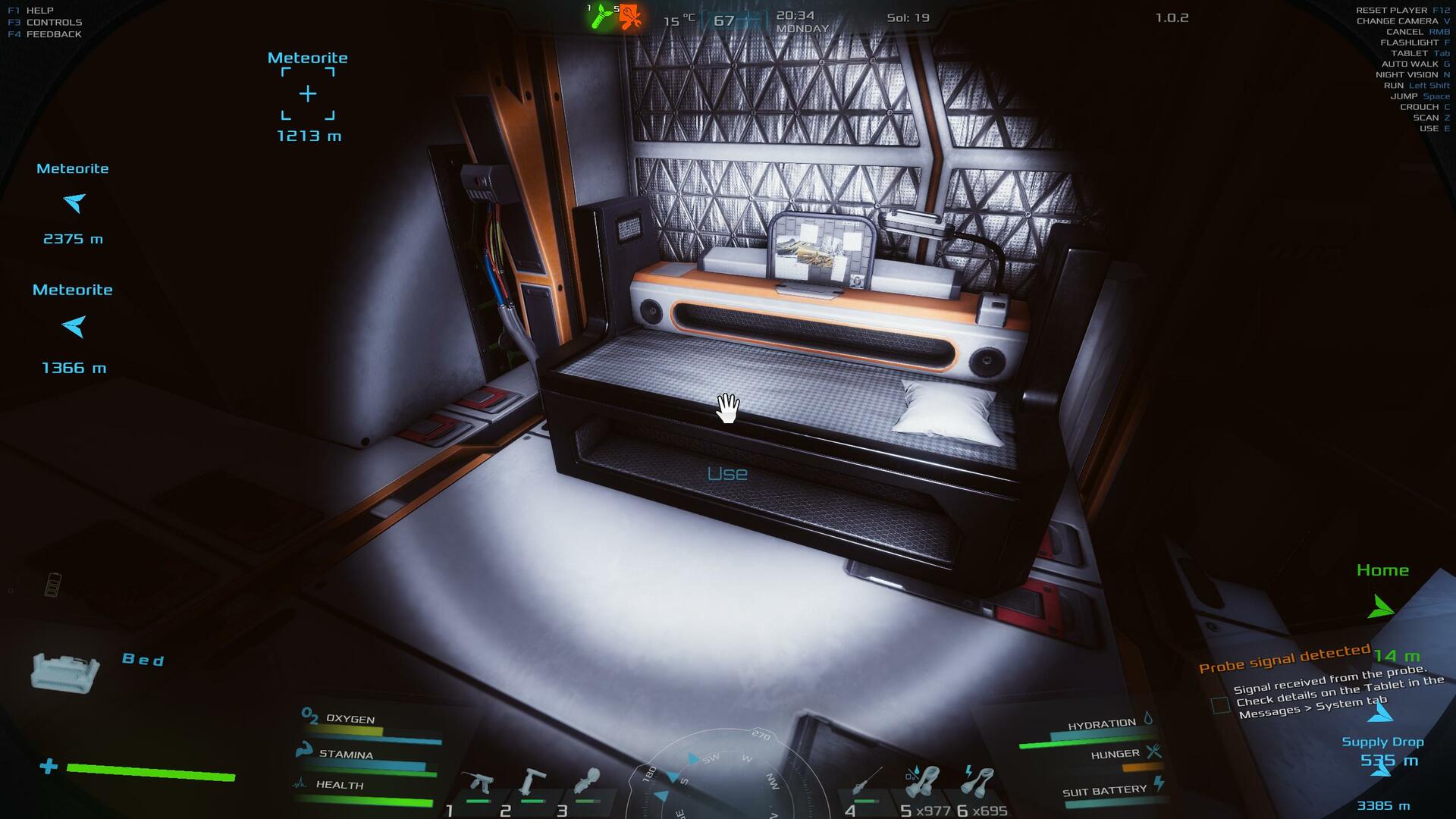Open the Probe signal detected notification
Image resolution: width=1456 pixels, height=819 pixels.
[1284, 659]
